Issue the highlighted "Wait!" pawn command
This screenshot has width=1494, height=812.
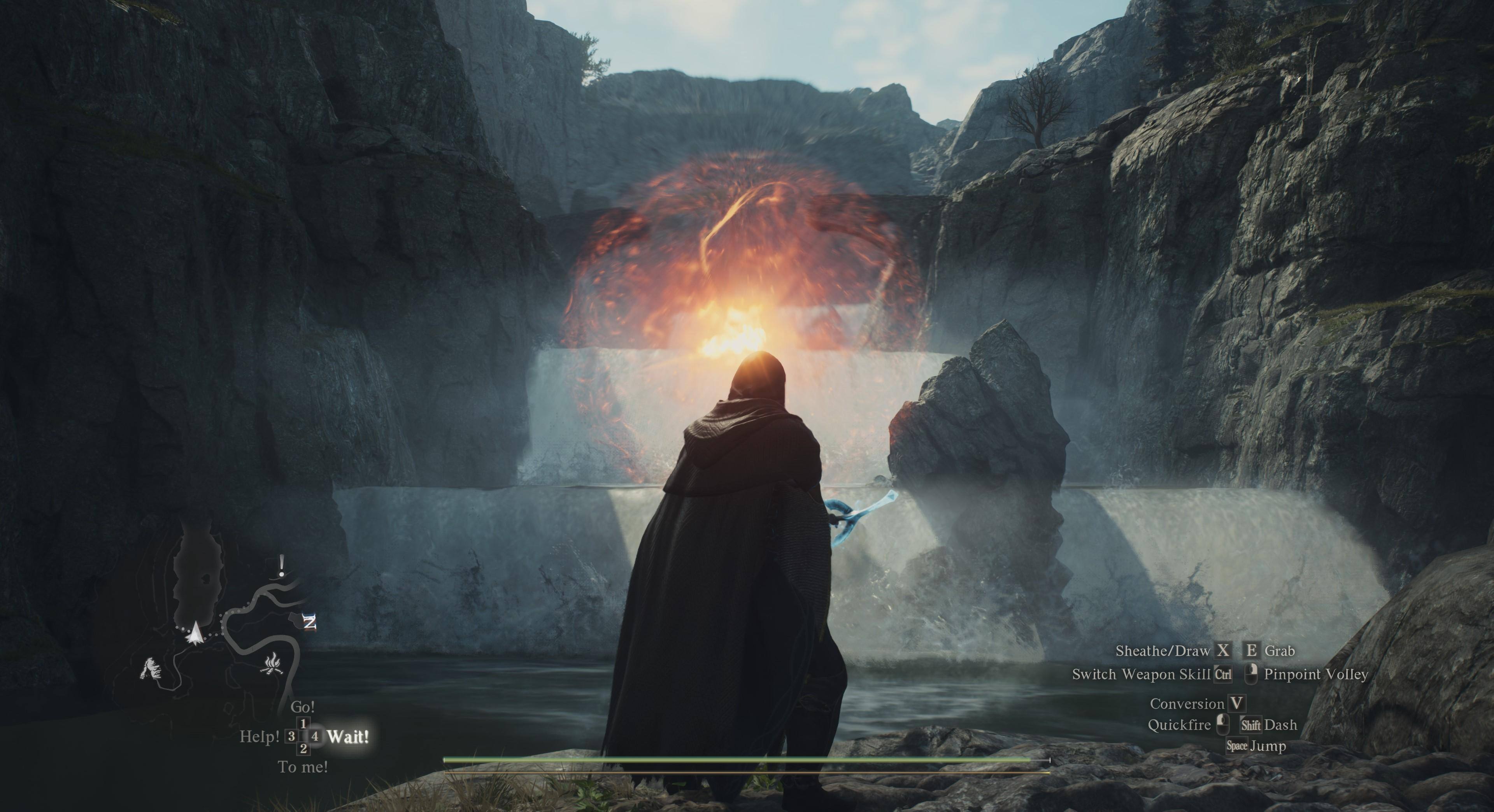coord(347,737)
